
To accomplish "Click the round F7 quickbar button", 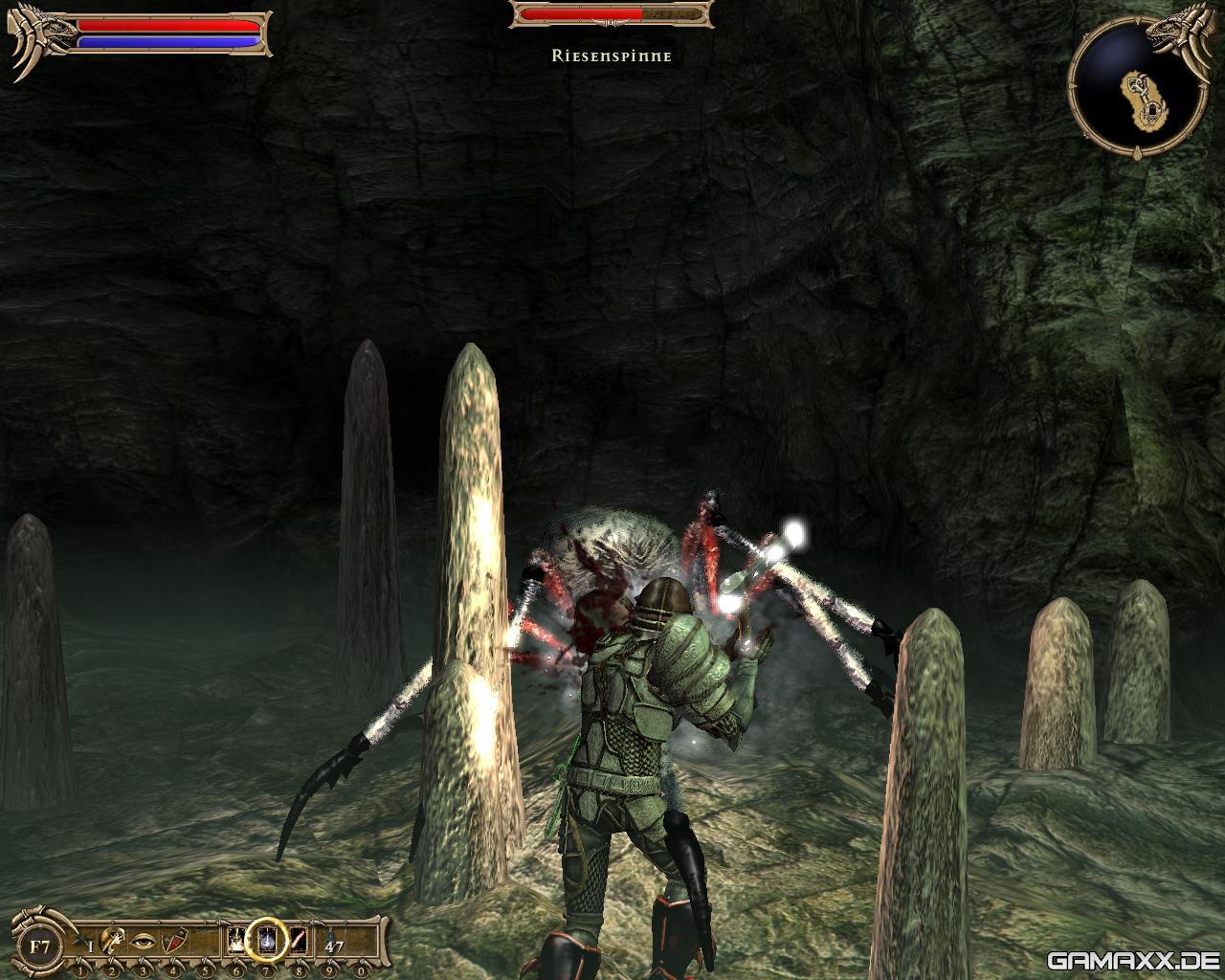I will [40, 947].
